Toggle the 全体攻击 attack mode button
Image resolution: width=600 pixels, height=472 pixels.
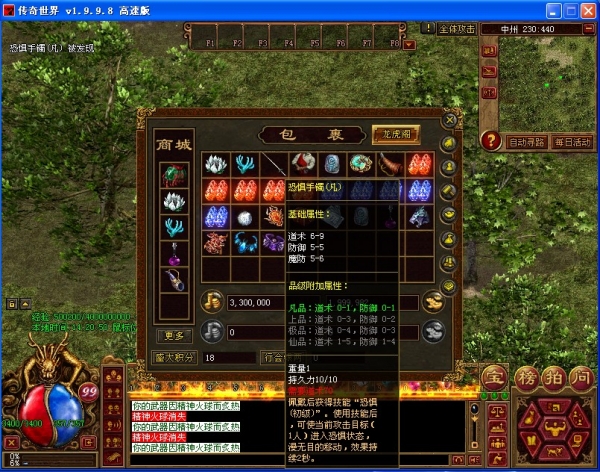[459, 29]
